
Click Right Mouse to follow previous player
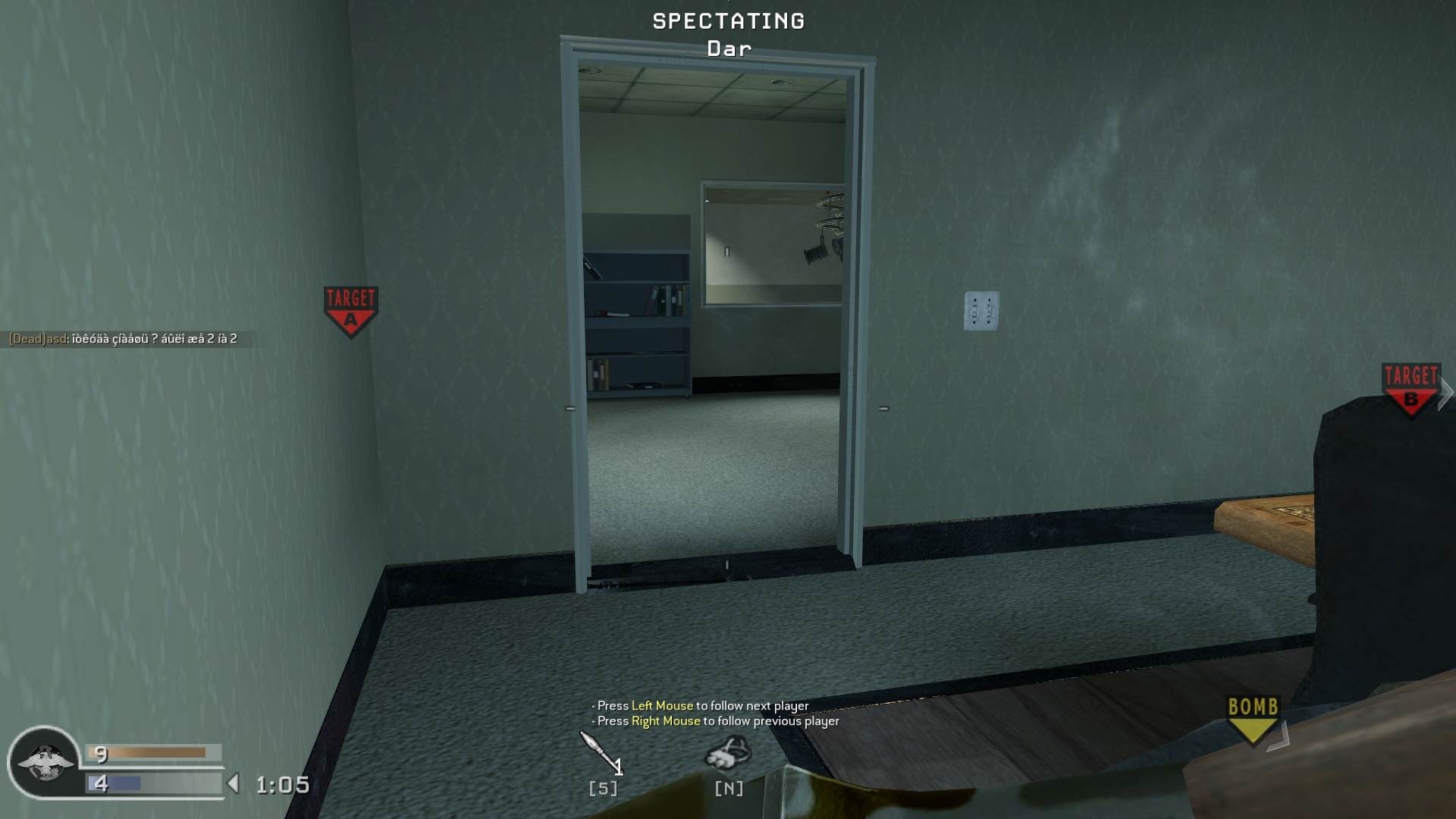(x=665, y=722)
